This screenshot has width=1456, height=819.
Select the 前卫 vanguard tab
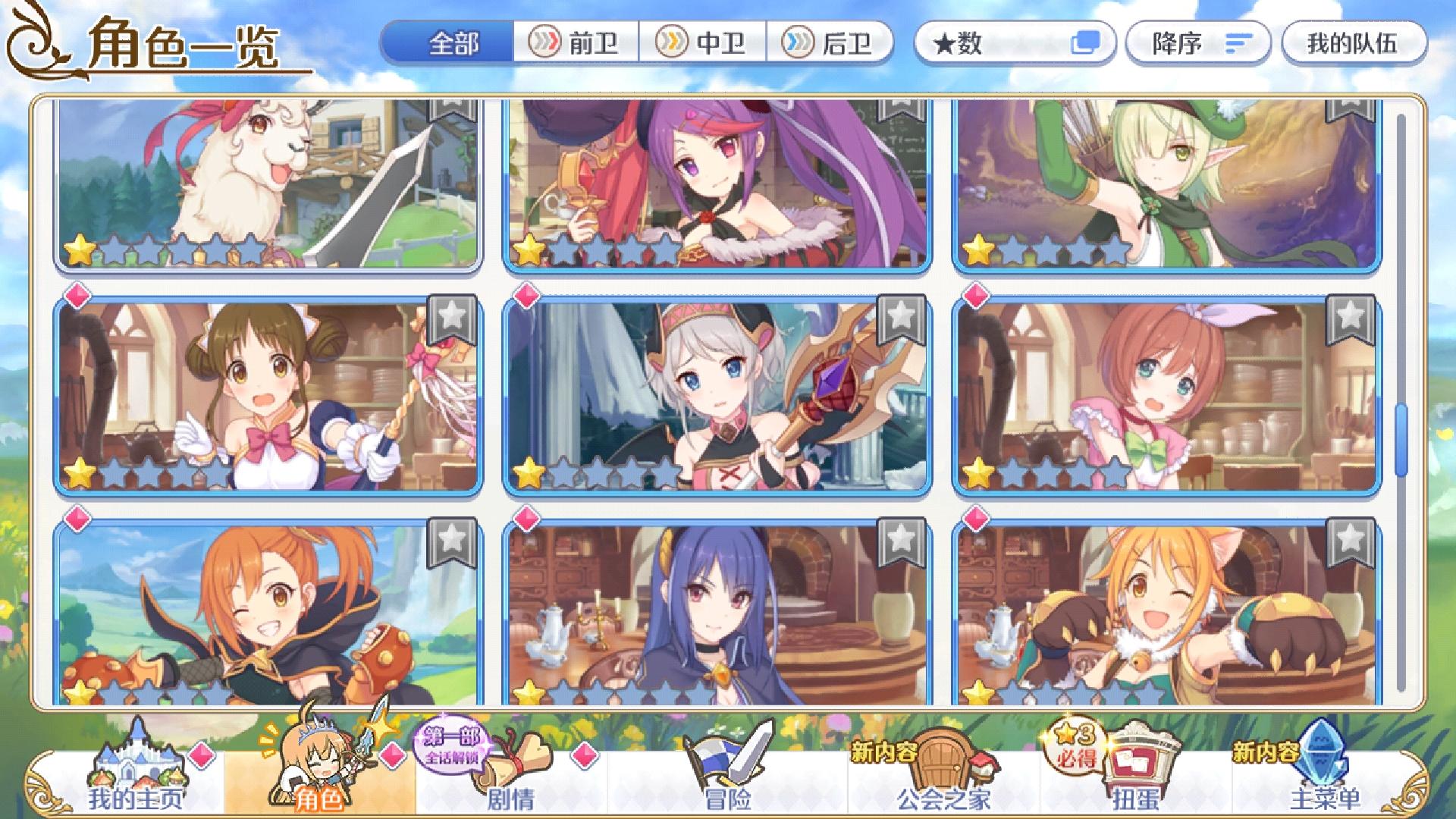click(x=576, y=43)
